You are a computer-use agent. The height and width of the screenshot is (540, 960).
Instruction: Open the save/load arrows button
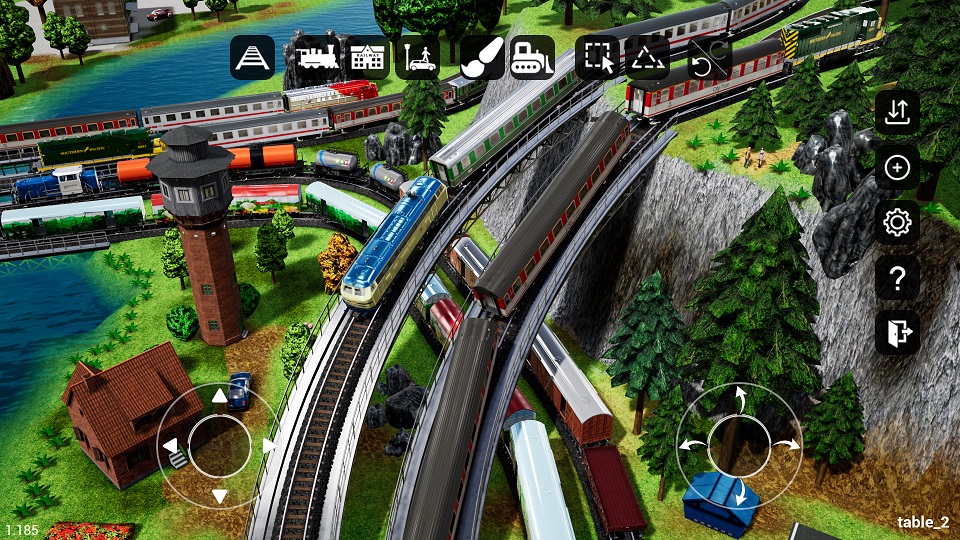(x=897, y=112)
